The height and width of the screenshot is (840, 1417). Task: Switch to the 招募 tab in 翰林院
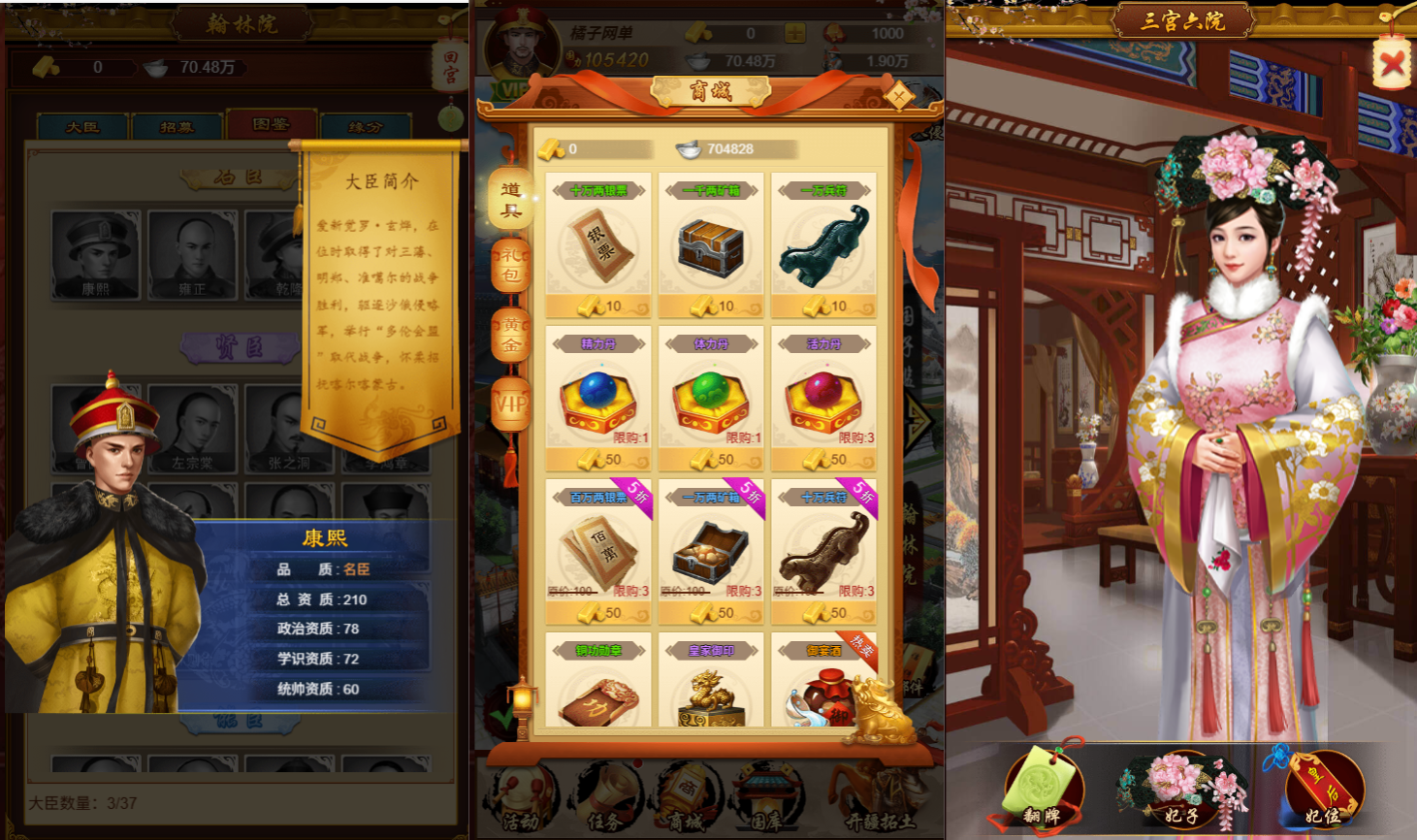[x=177, y=124]
